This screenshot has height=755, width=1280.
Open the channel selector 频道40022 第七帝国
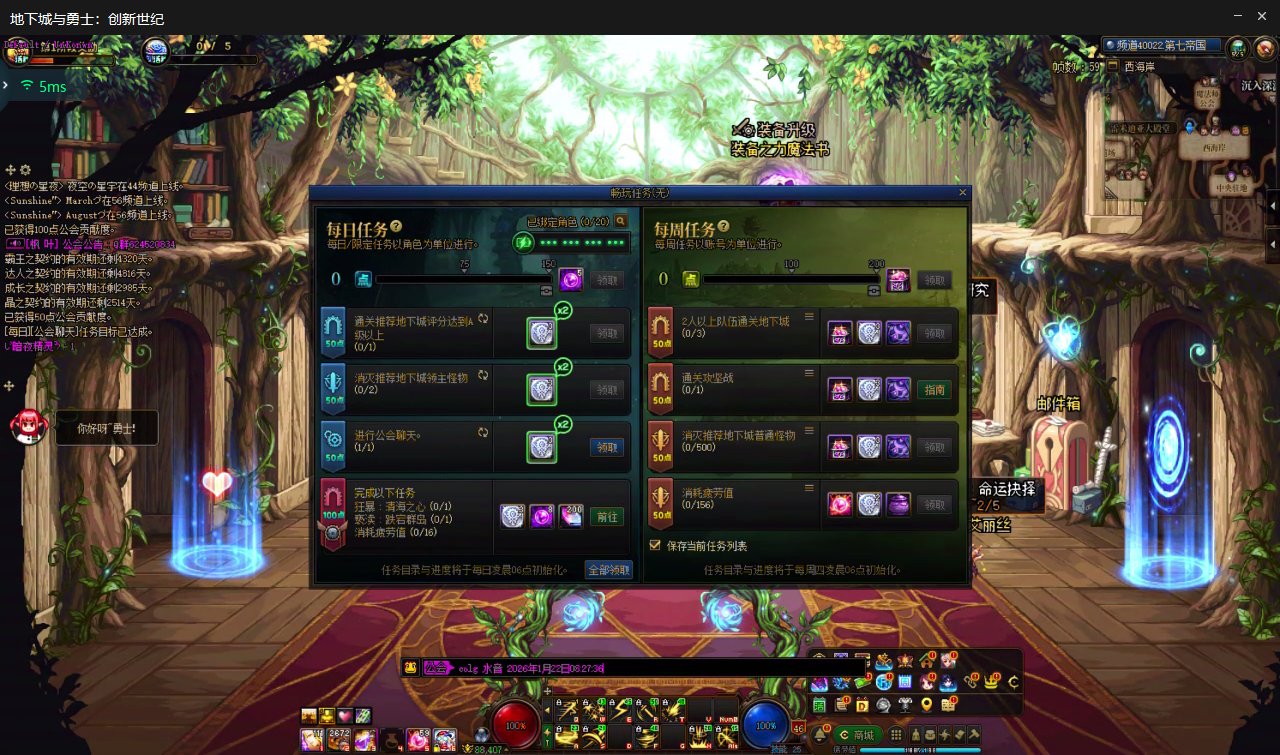tap(1162, 45)
